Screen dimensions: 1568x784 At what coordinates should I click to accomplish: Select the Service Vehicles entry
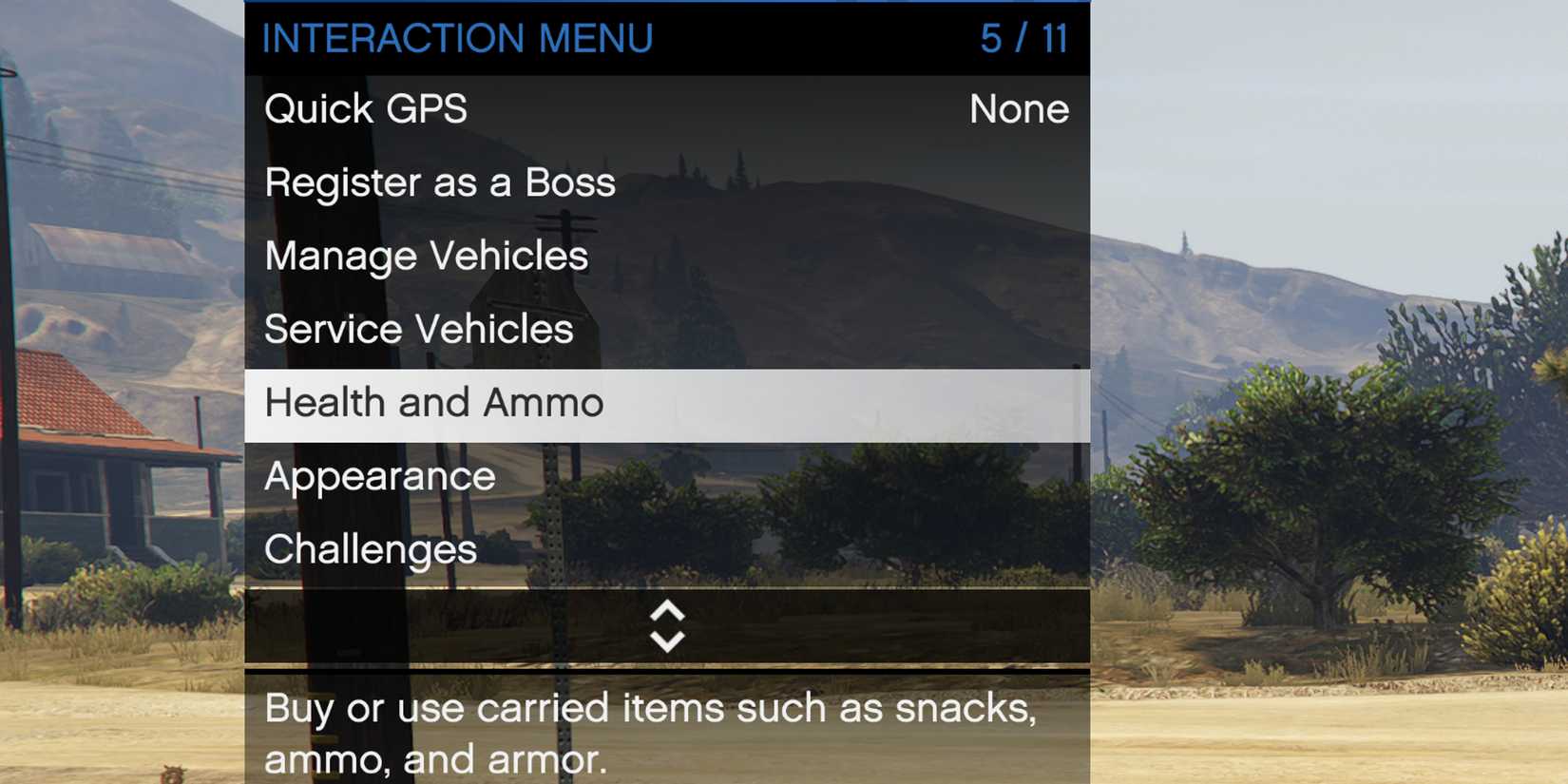click(x=419, y=329)
